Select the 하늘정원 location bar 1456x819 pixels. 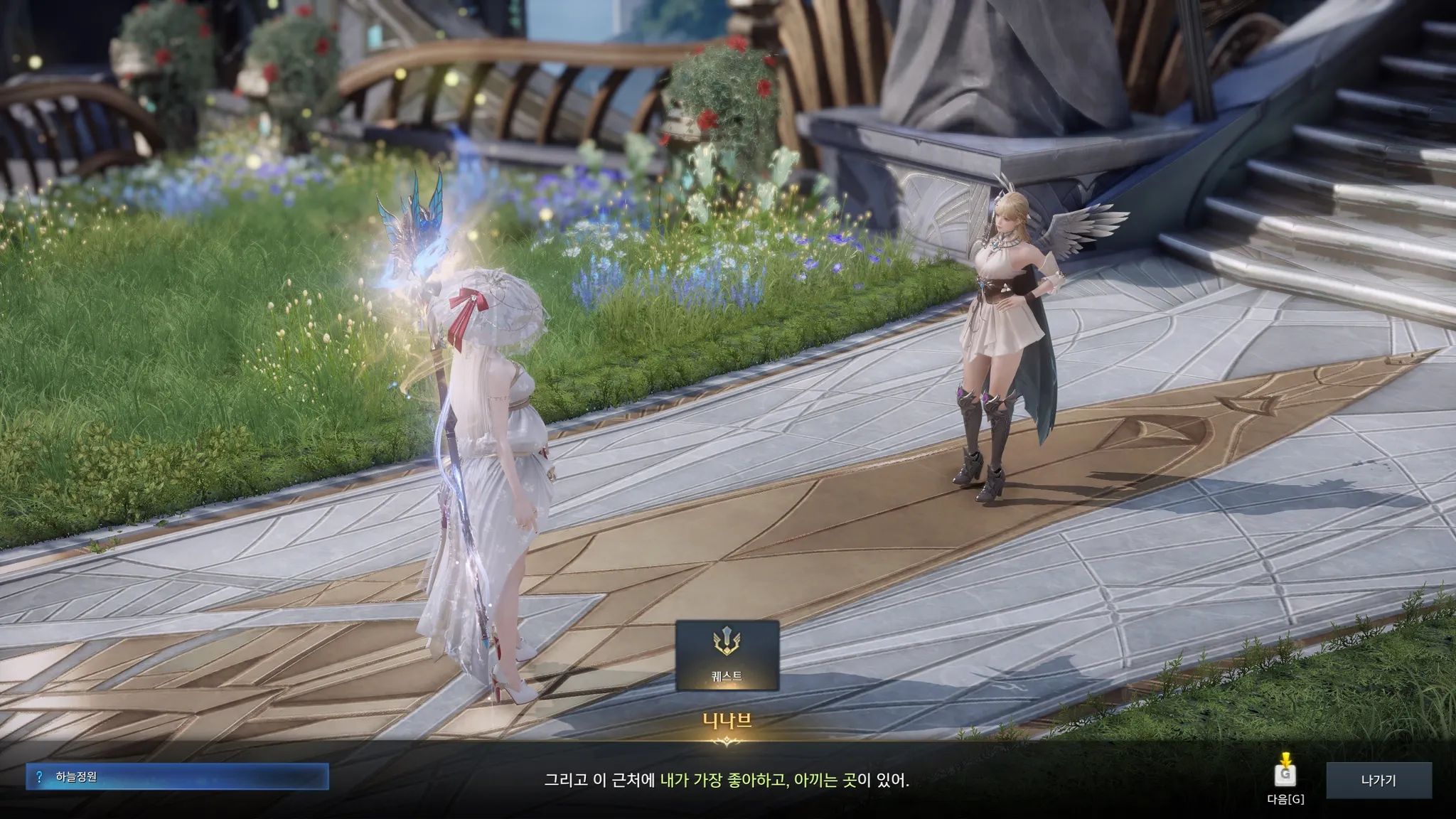click(178, 777)
